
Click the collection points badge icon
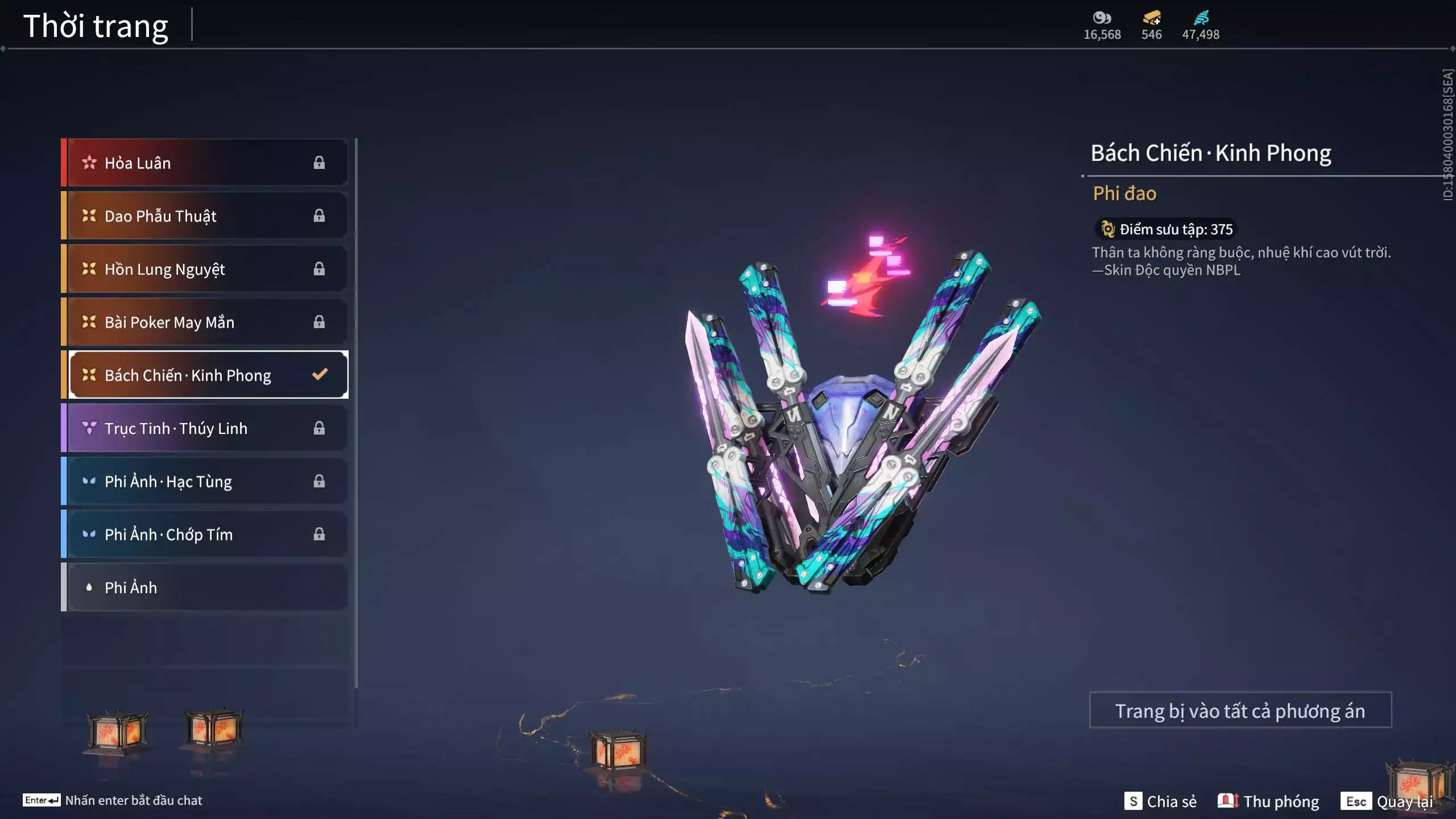pos(1107,229)
